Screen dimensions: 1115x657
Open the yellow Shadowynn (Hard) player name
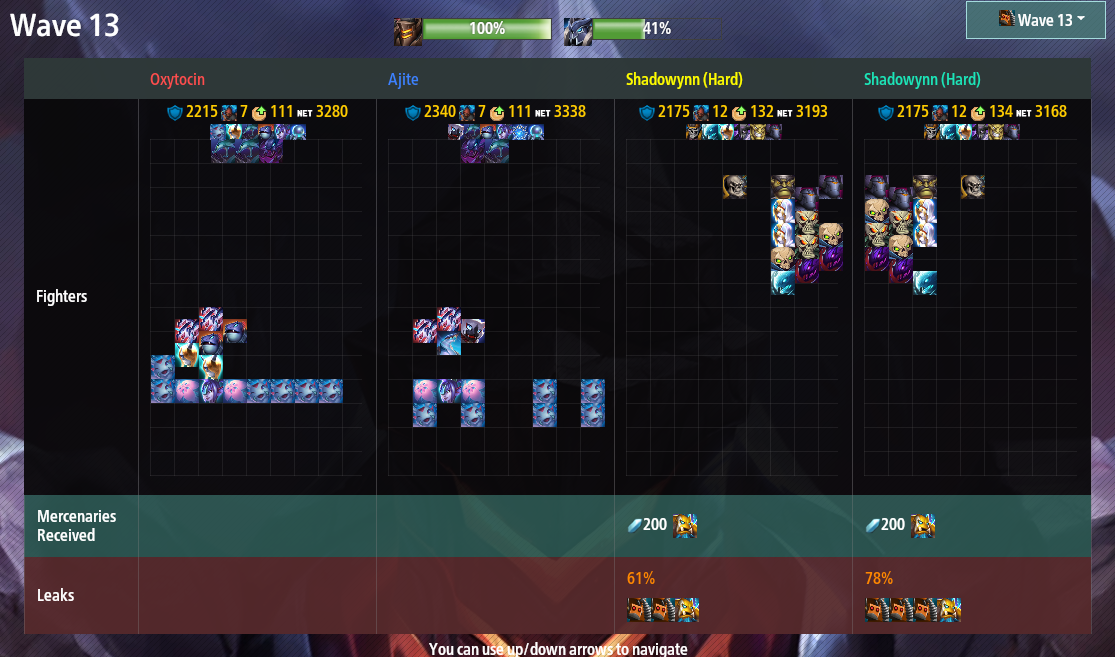pos(684,79)
